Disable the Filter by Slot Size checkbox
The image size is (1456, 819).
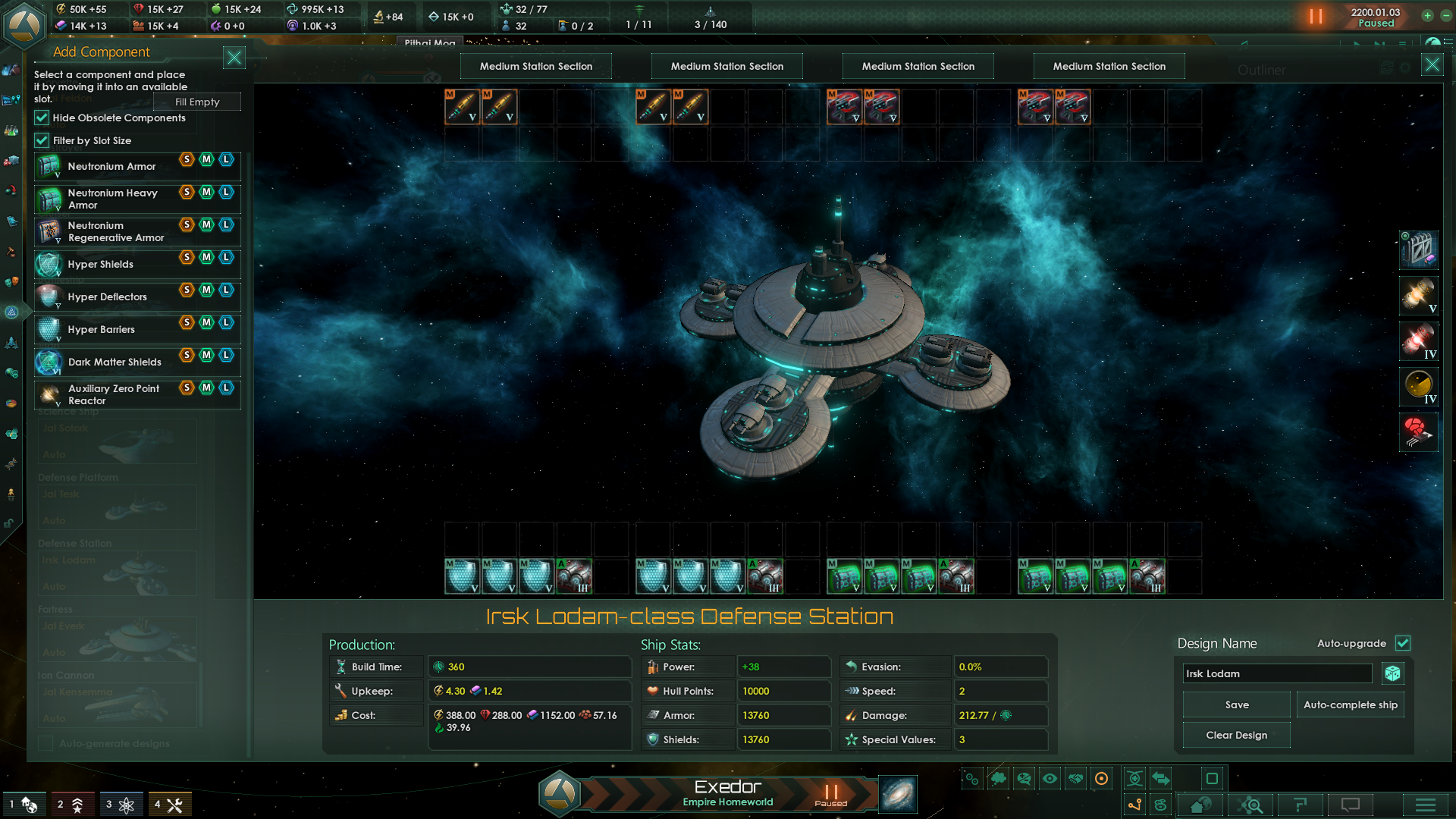click(x=42, y=140)
